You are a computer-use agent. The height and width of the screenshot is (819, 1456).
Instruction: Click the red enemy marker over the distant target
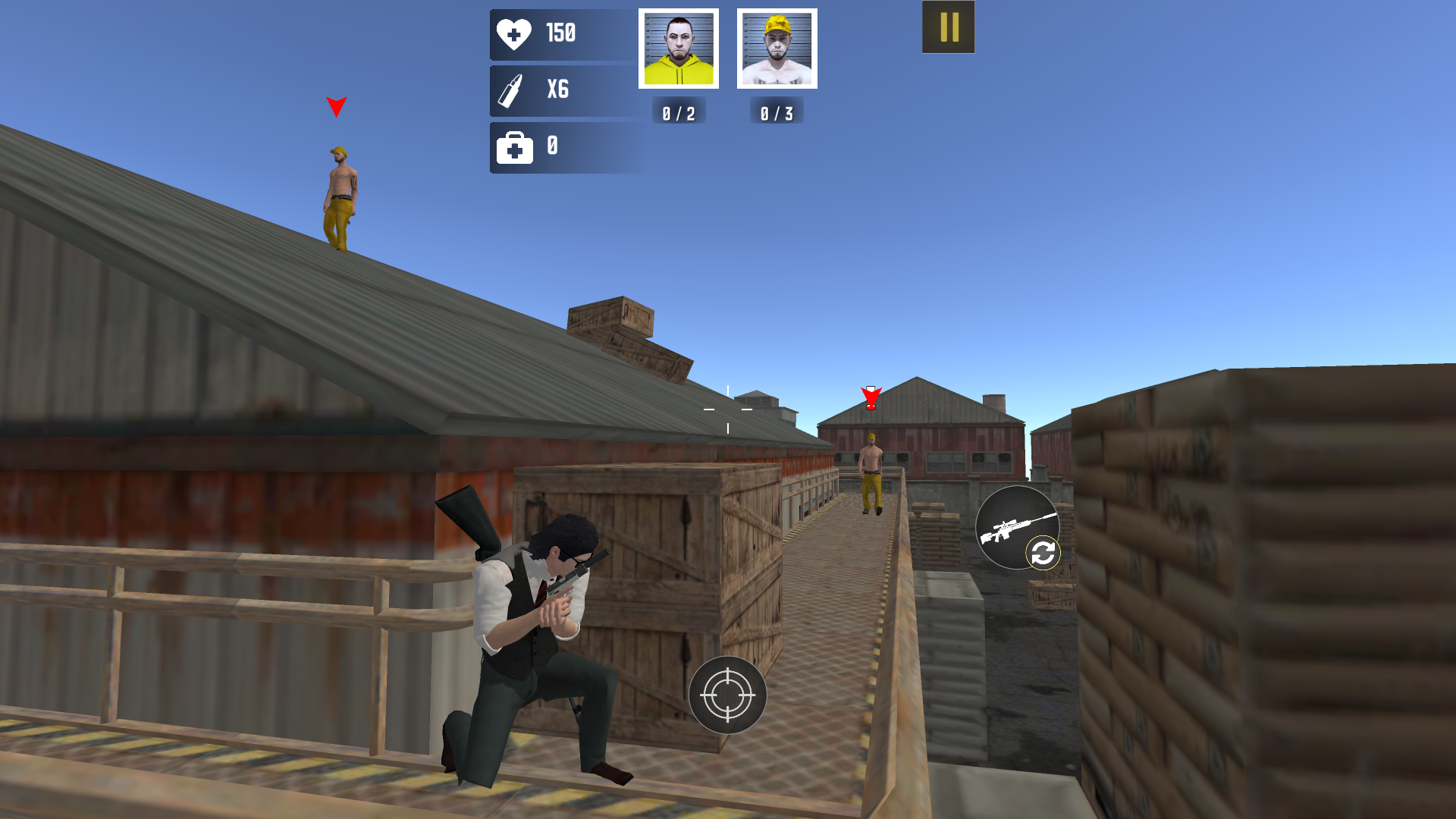tap(872, 396)
